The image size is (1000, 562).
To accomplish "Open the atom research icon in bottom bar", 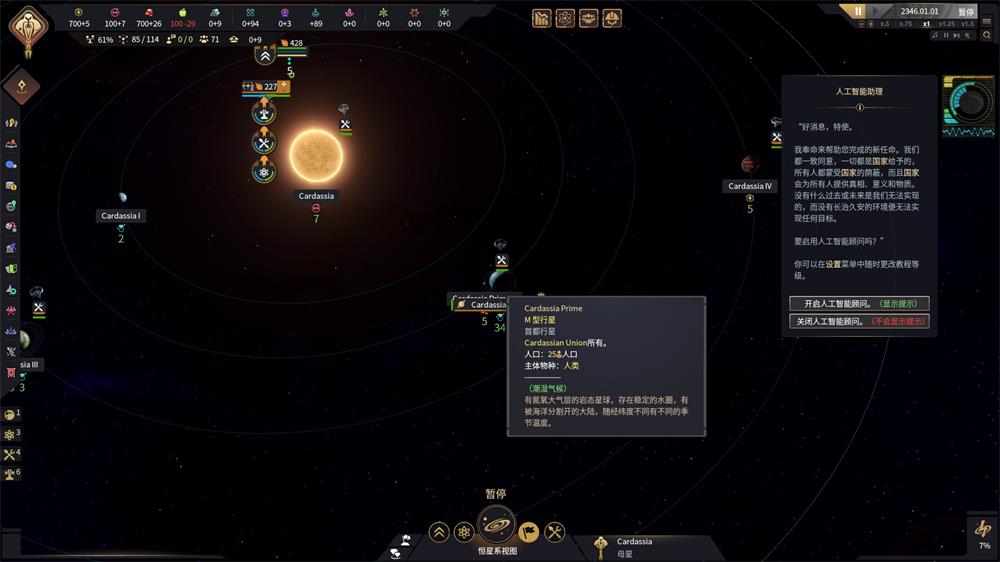I will (x=464, y=532).
